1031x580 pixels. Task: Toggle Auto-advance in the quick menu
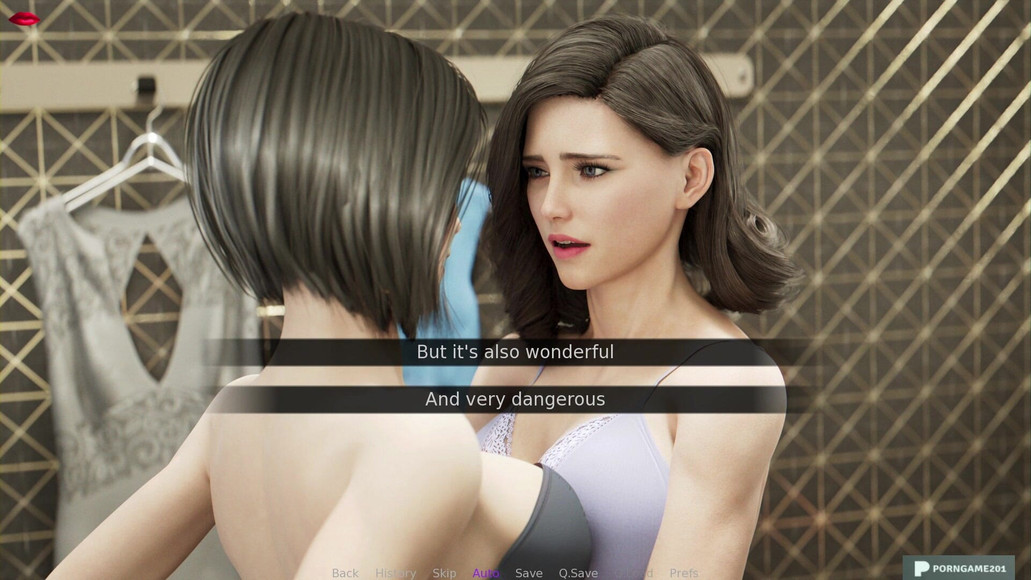click(486, 573)
